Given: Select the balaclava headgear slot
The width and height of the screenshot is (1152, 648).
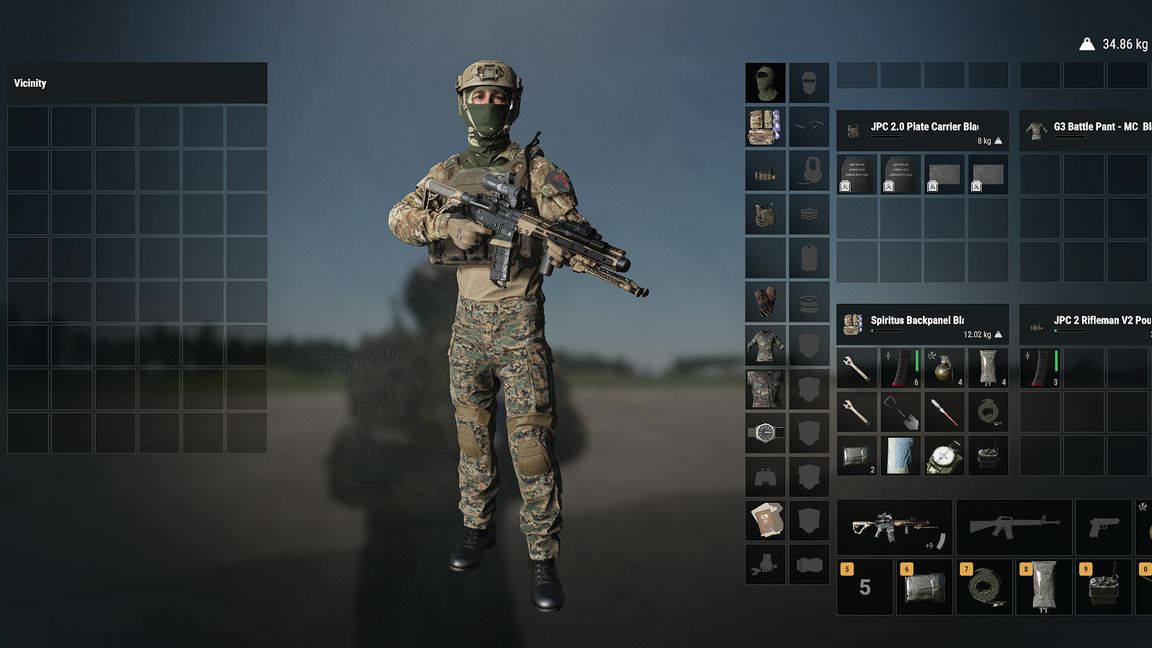Looking at the screenshot, I should pyautogui.click(x=765, y=83).
